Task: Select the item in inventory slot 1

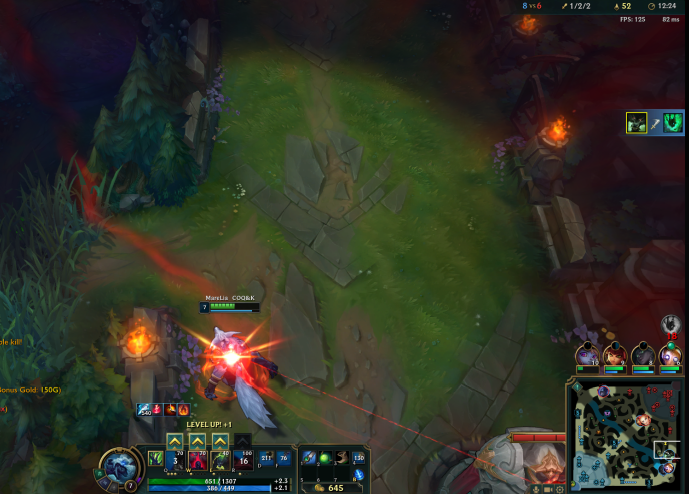Action: tap(310, 457)
